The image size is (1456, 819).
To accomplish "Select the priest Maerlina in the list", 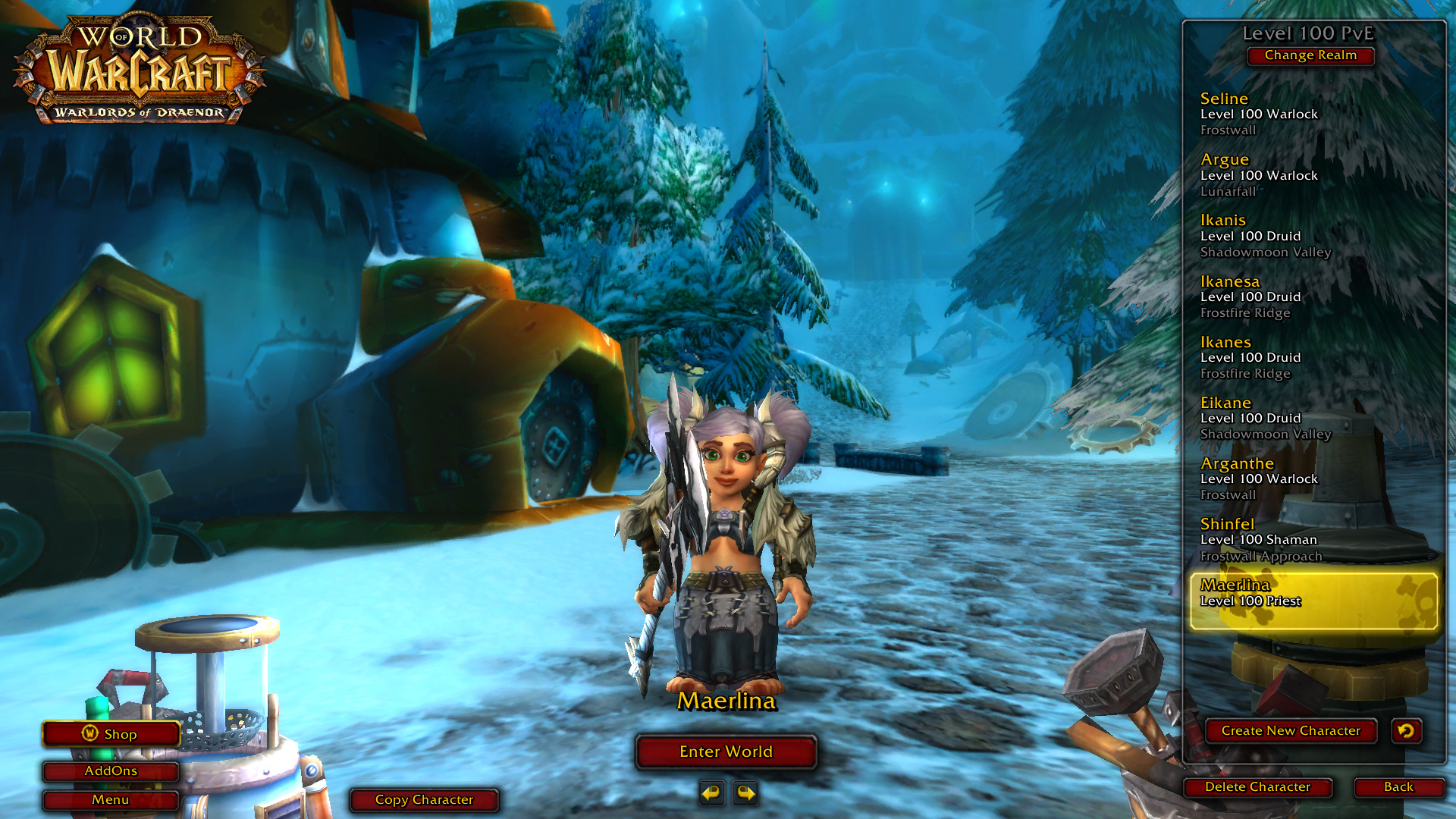I will (x=1313, y=601).
